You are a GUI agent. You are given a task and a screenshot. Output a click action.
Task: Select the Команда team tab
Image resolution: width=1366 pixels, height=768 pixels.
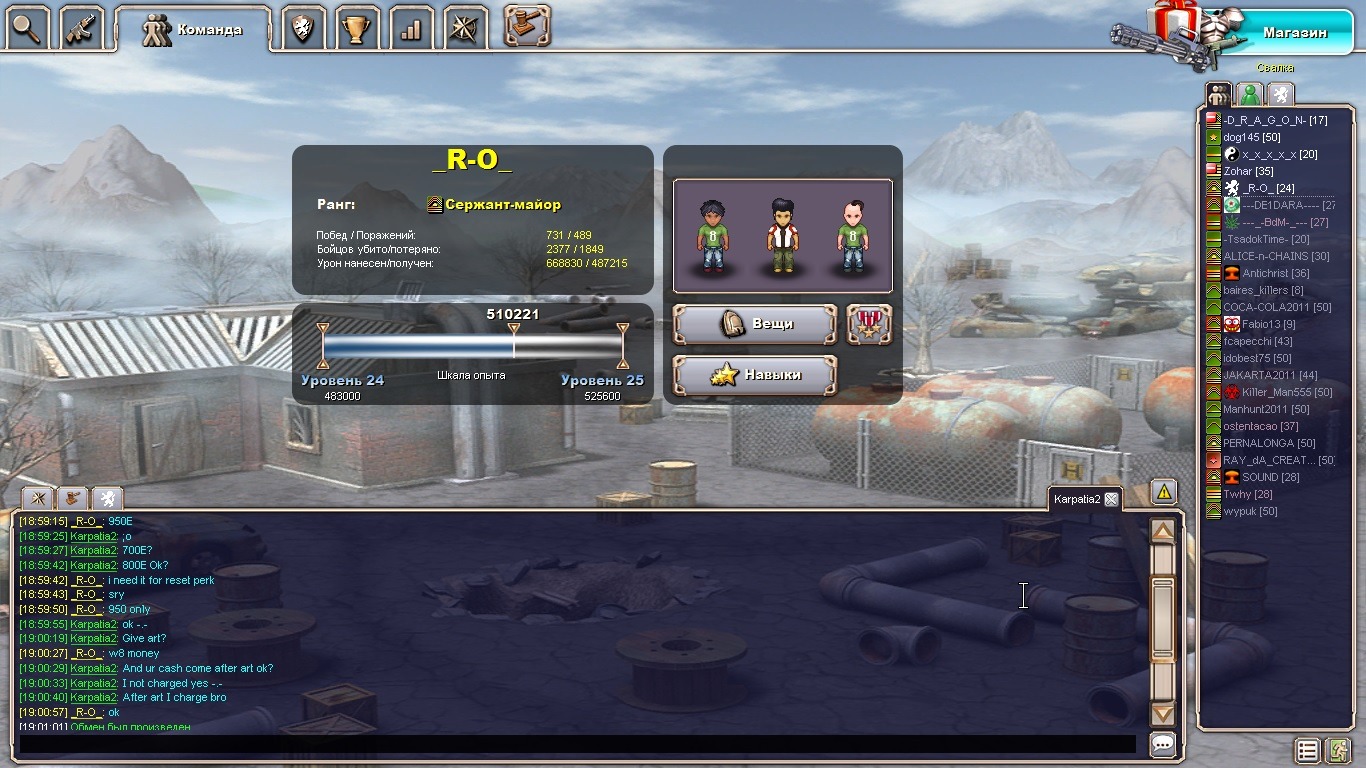point(193,29)
